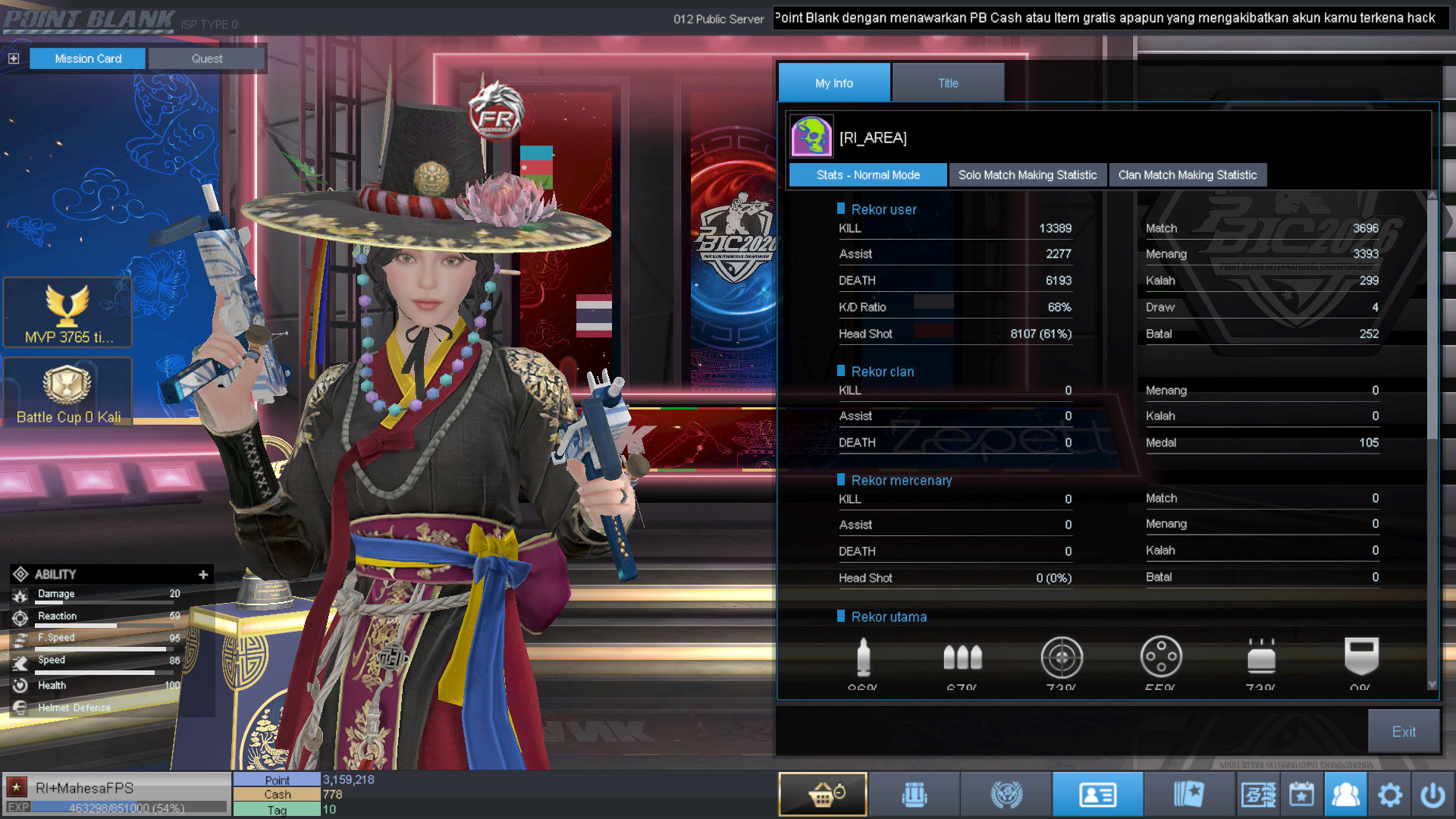Show Stats - Normal Mode

click(x=868, y=175)
